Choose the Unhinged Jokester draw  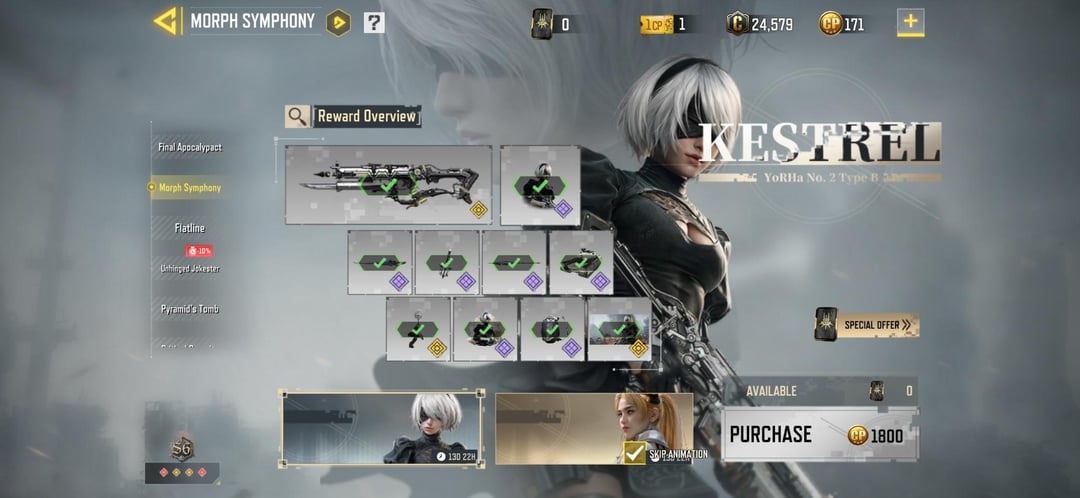189,268
